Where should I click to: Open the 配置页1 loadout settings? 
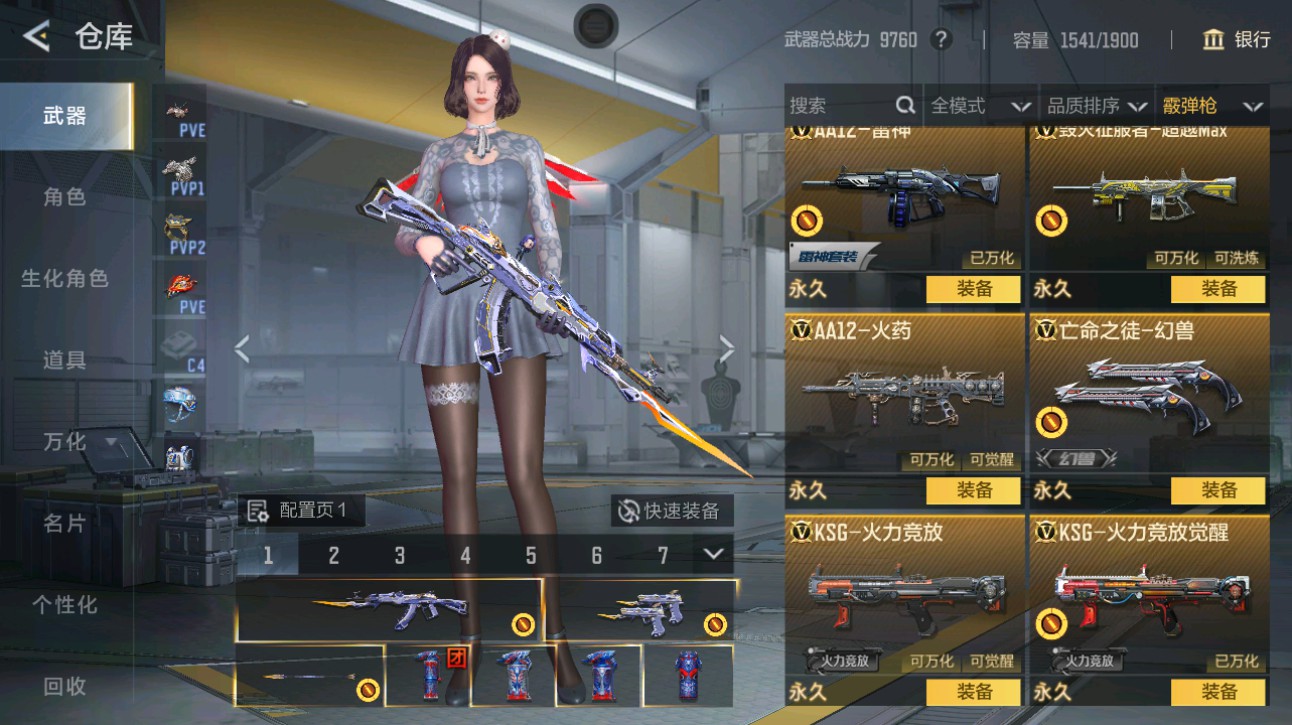tap(299, 511)
